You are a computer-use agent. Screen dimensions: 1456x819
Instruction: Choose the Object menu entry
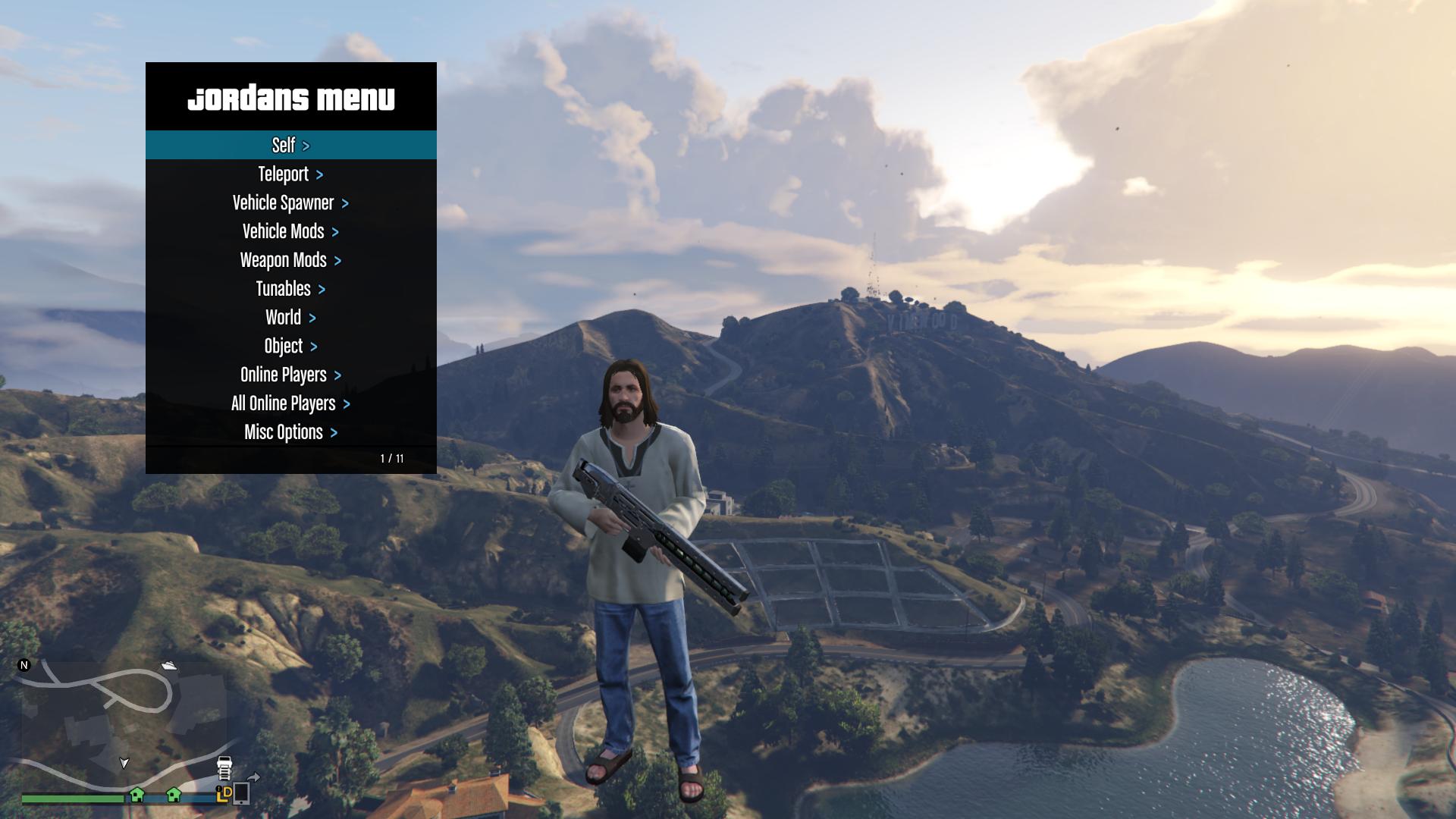click(x=290, y=347)
